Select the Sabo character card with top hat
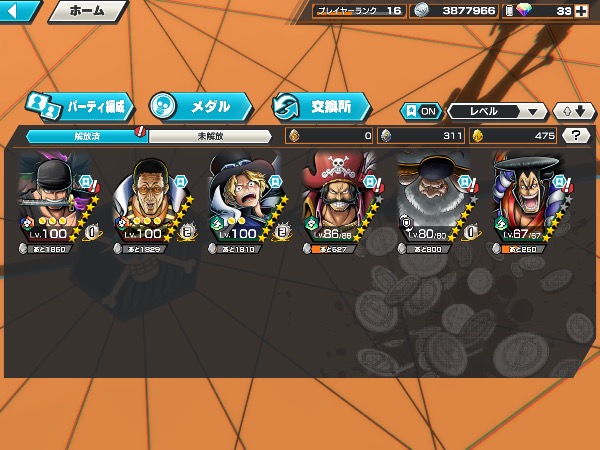 tap(243, 200)
